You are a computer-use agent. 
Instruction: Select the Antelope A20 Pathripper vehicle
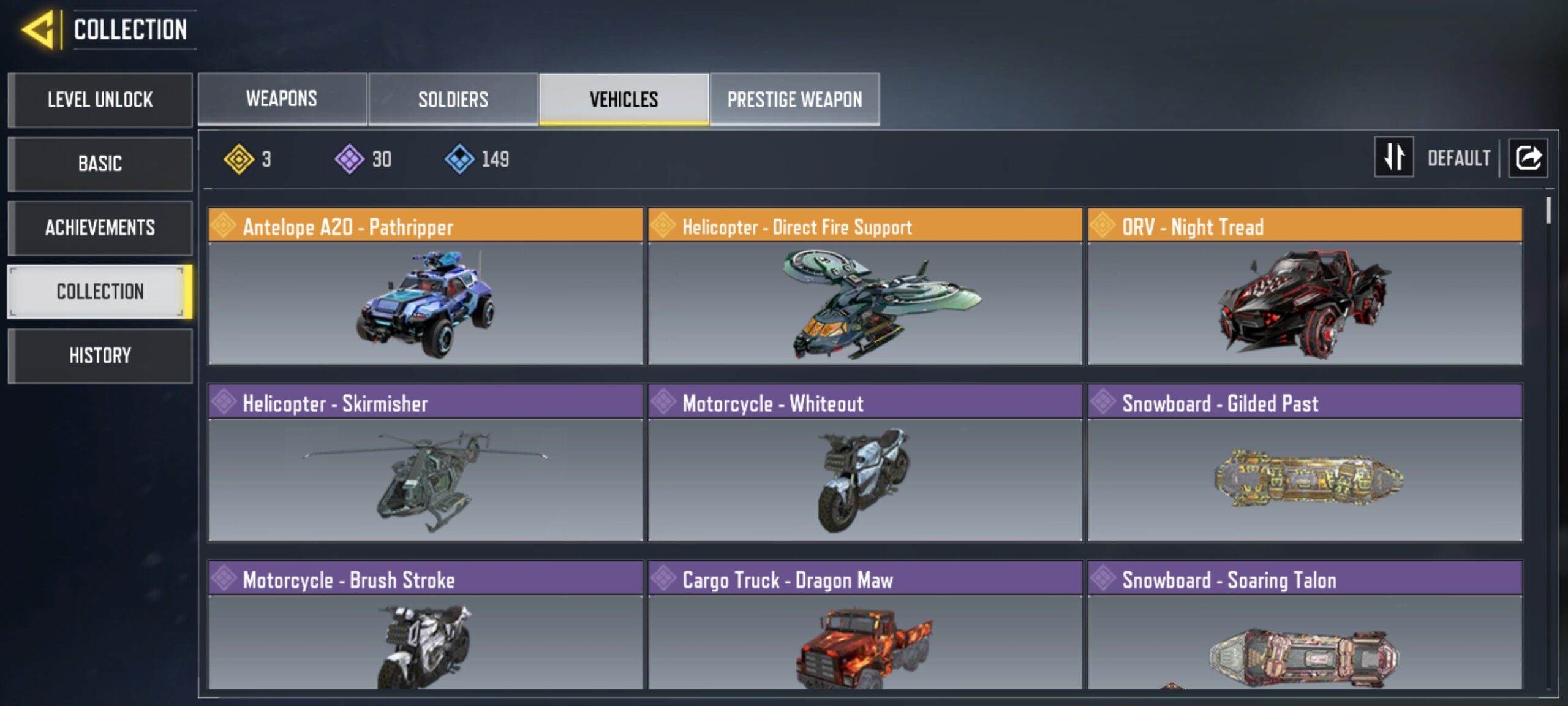point(425,286)
